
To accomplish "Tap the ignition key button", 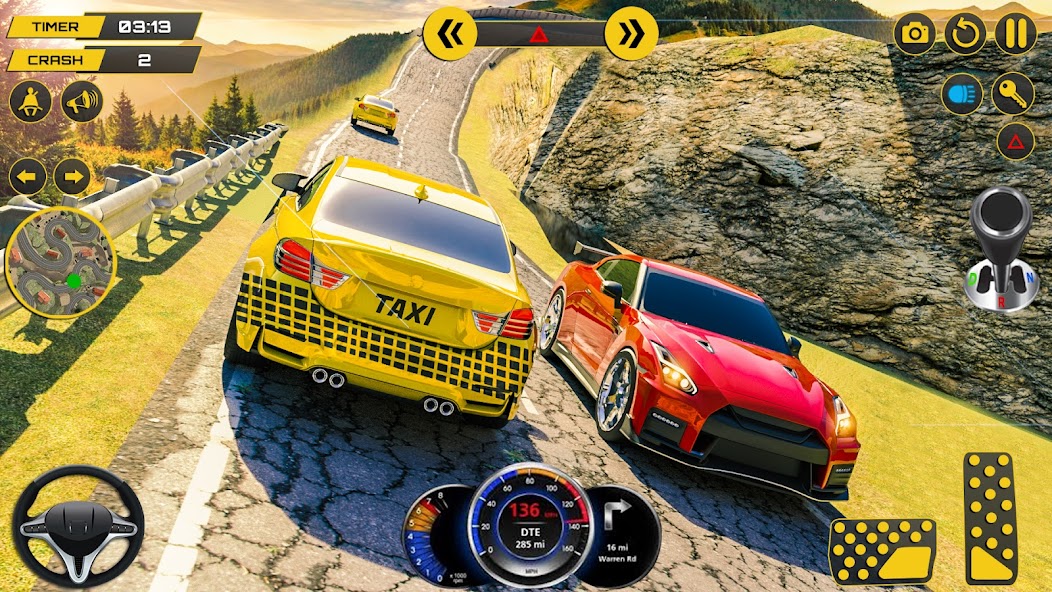I will [1013, 94].
